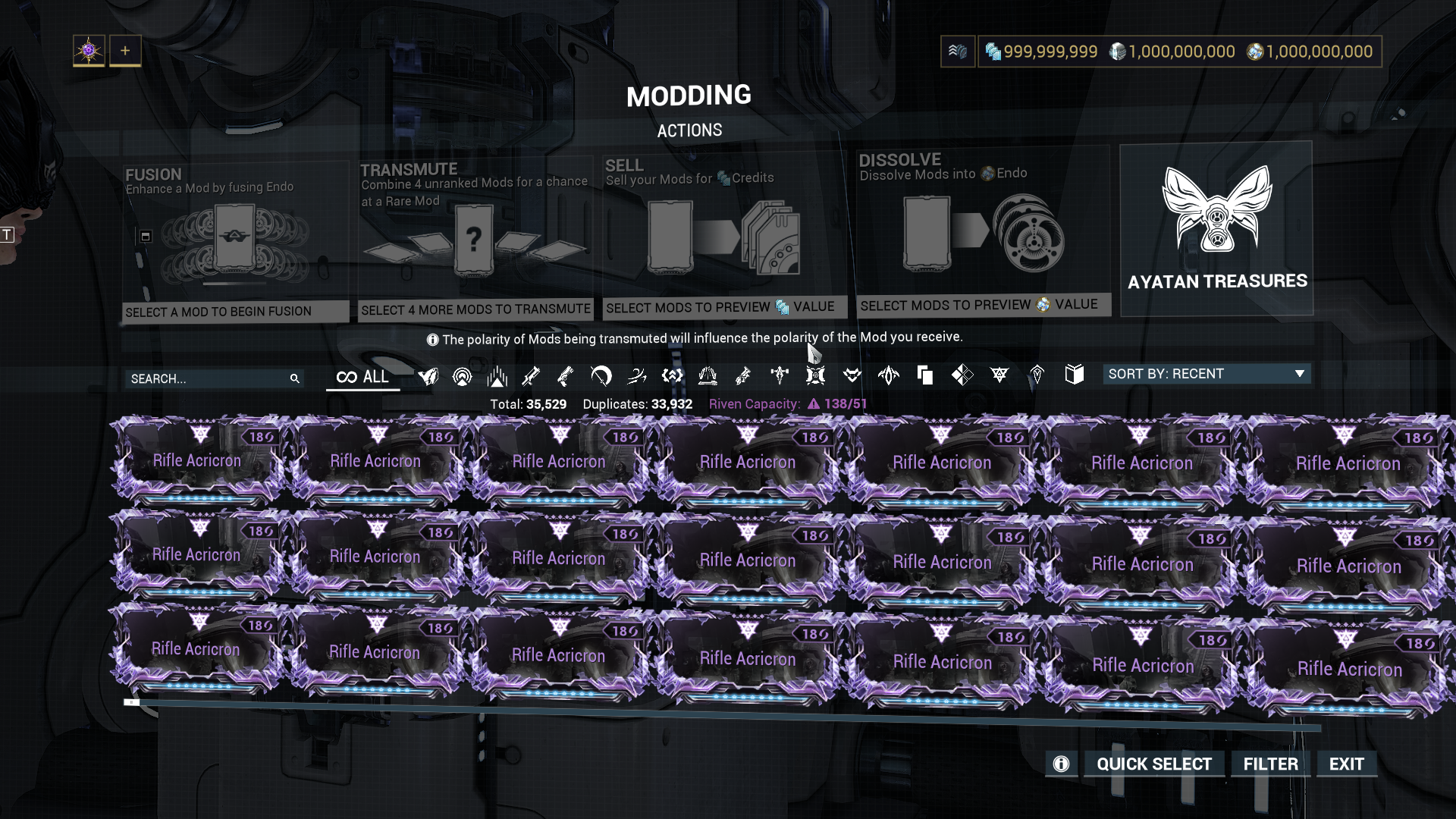Click the info button beside Quick Select
The height and width of the screenshot is (819, 1456).
[1061, 764]
